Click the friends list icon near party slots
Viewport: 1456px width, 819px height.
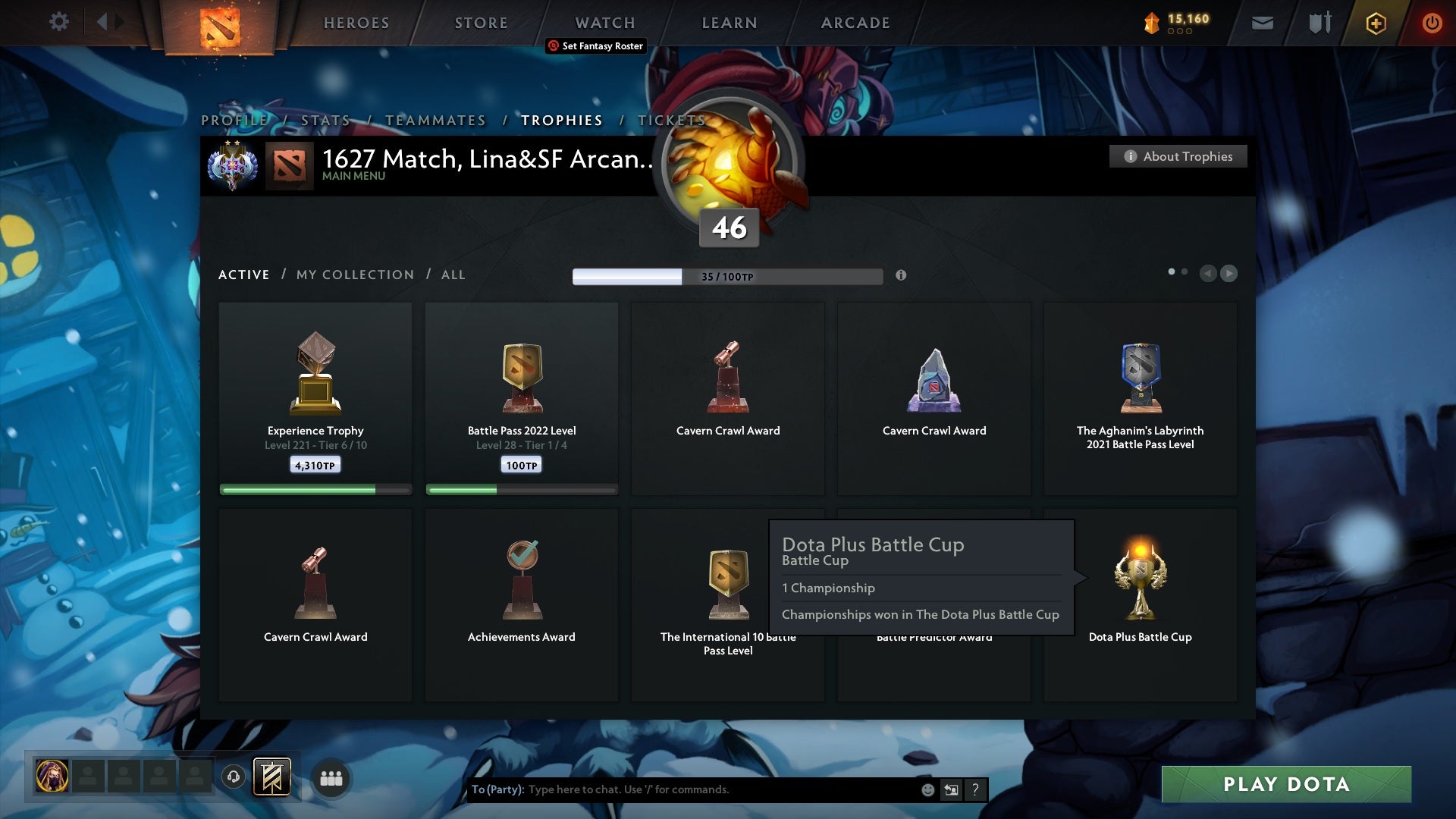pyautogui.click(x=331, y=777)
